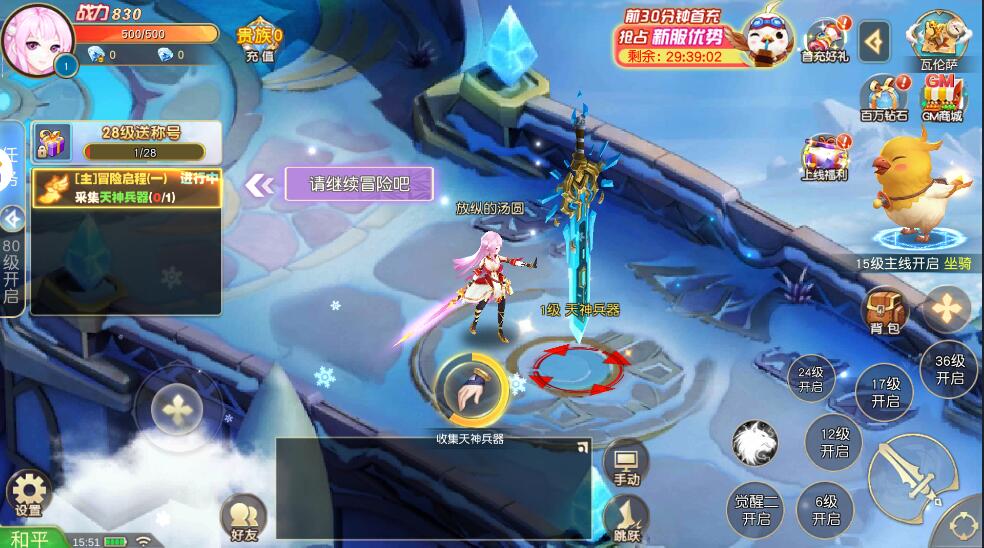Collapse the top icon row arrow
Viewport: 984px width, 548px height.
pos(875,40)
